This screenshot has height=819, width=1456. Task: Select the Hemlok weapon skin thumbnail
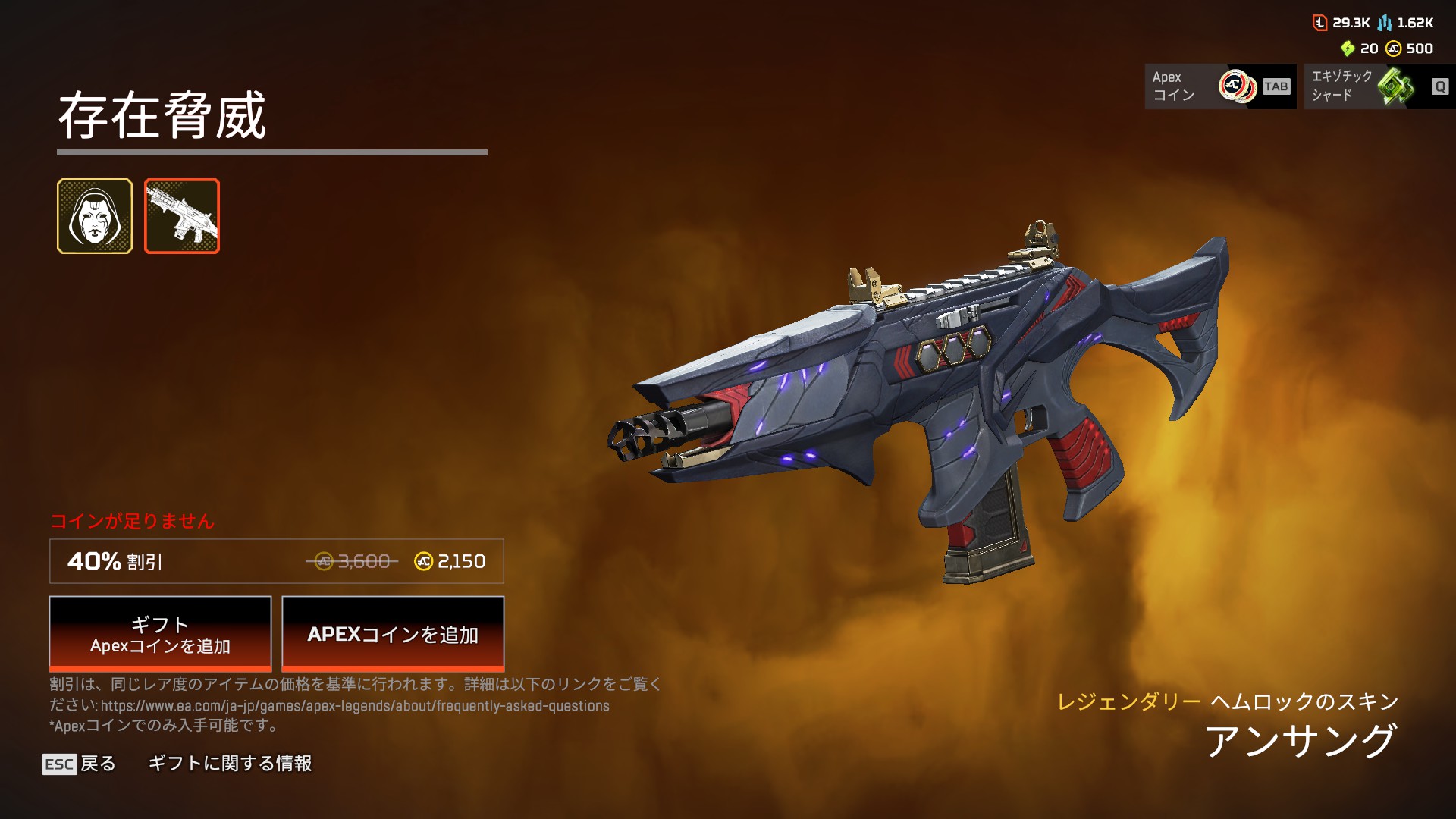[182, 216]
